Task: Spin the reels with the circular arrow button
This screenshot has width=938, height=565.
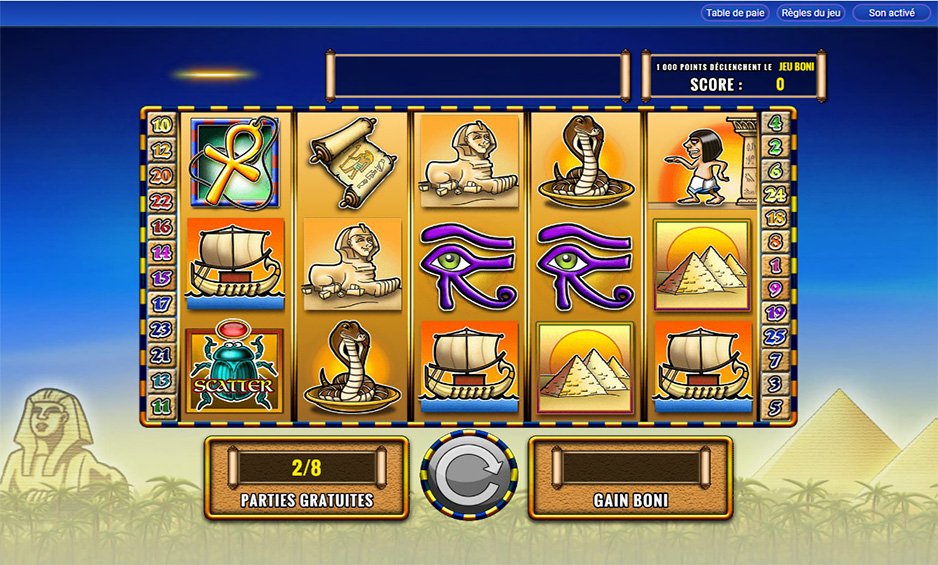Action: click(x=468, y=476)
